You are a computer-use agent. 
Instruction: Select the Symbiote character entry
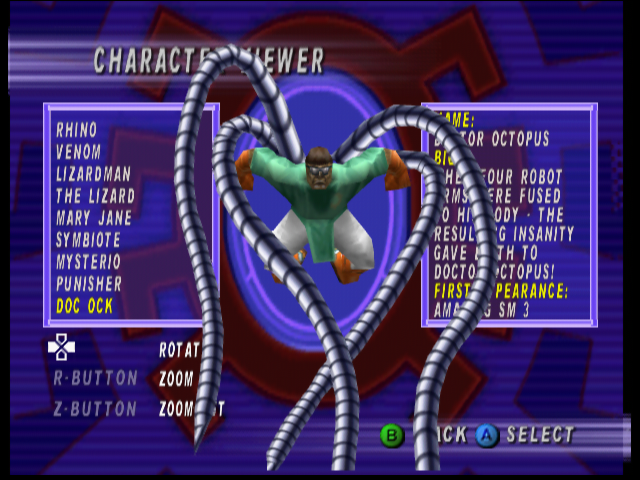[88, 240]
